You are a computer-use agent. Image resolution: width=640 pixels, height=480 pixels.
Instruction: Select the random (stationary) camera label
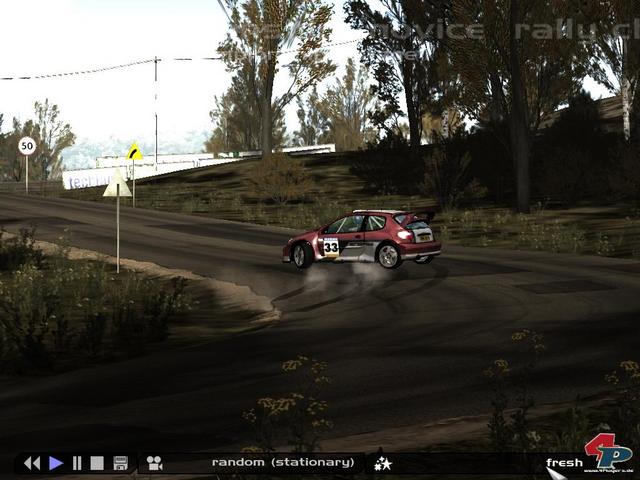click(x=282, y=463)
